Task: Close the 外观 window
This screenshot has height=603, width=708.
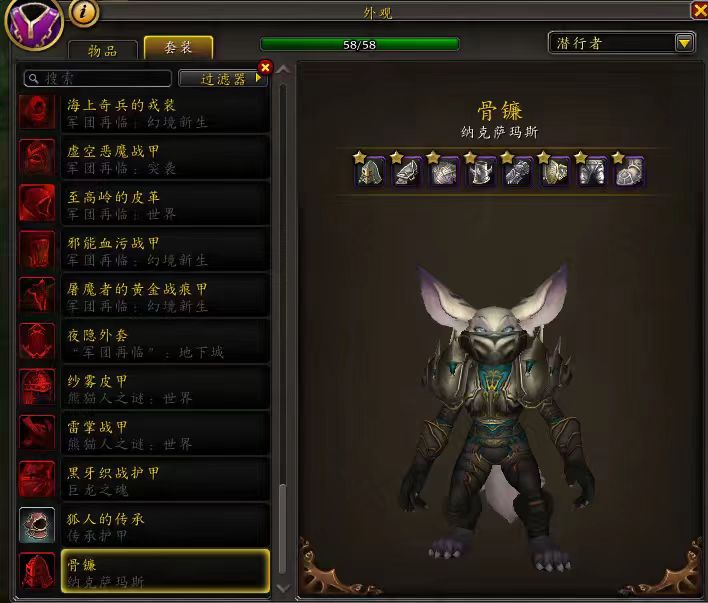Action: pos(699,10)
